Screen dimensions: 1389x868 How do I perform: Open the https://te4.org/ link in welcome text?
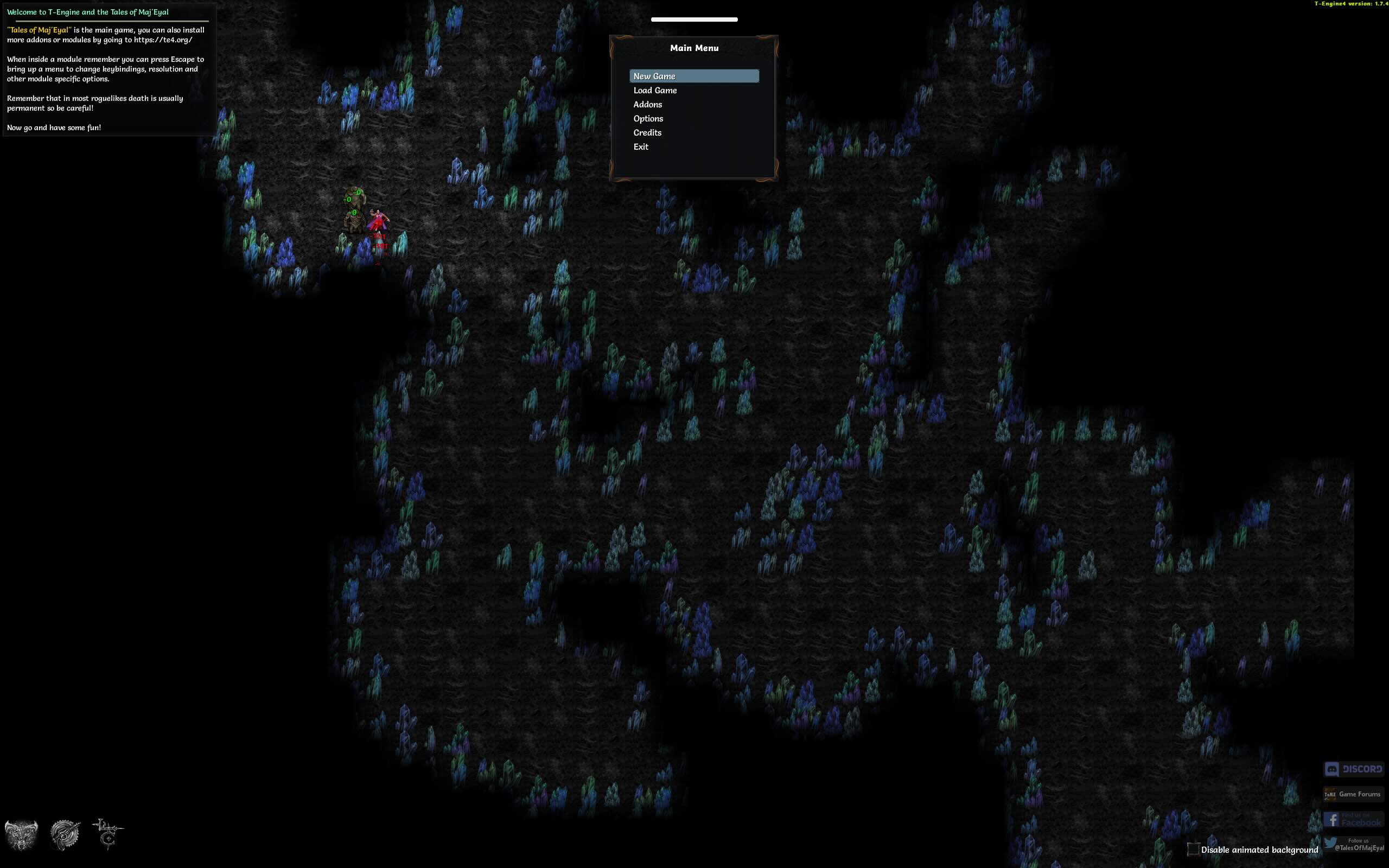coord(162,40)
